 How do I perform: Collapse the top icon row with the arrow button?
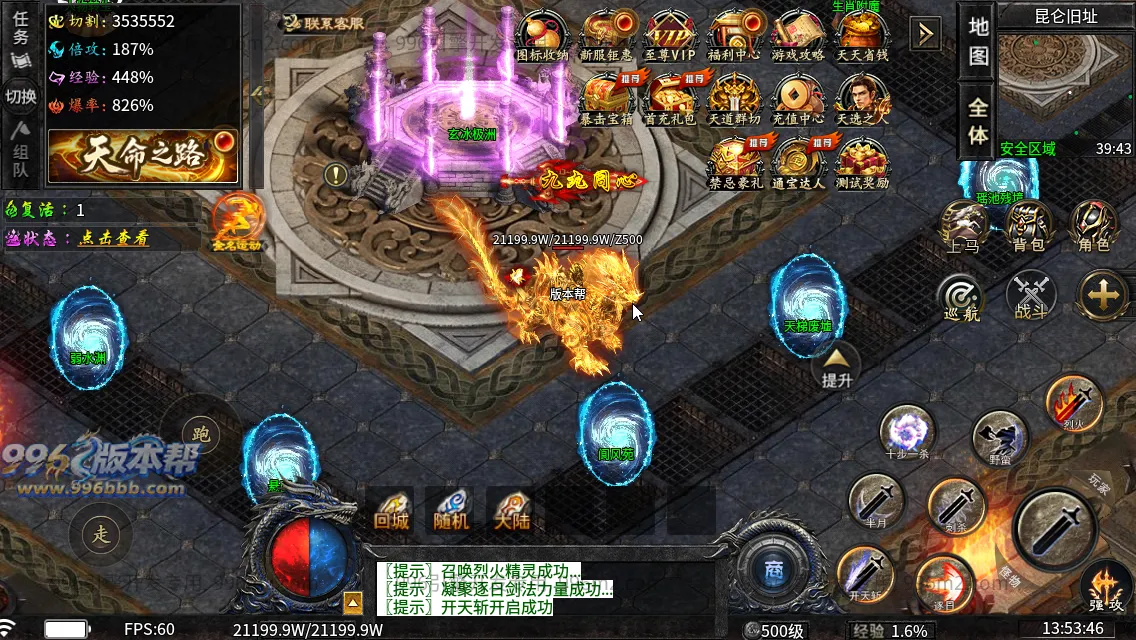[x=925, y=35]
